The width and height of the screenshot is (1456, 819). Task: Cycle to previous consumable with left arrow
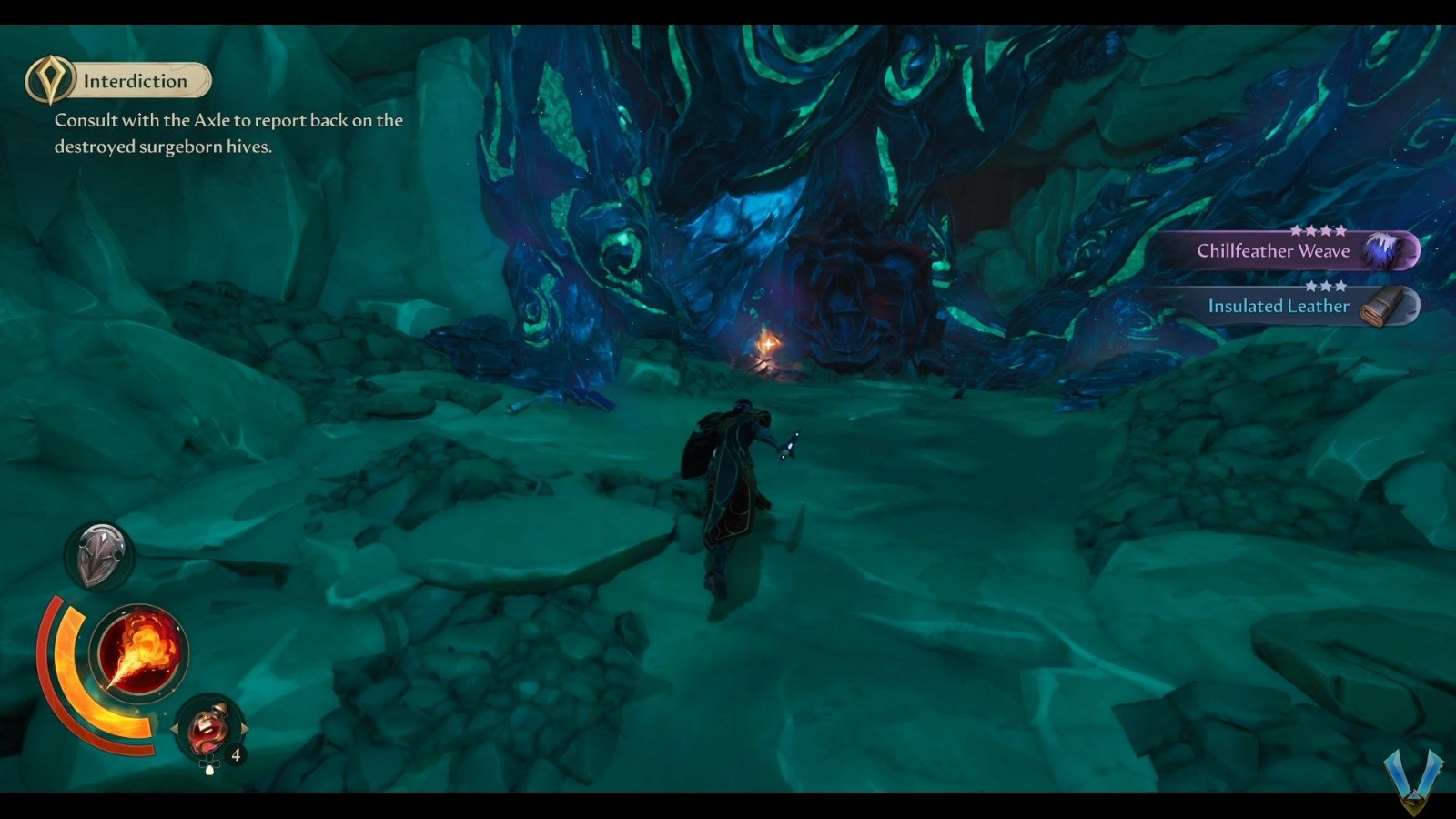(x=176, y=729)
